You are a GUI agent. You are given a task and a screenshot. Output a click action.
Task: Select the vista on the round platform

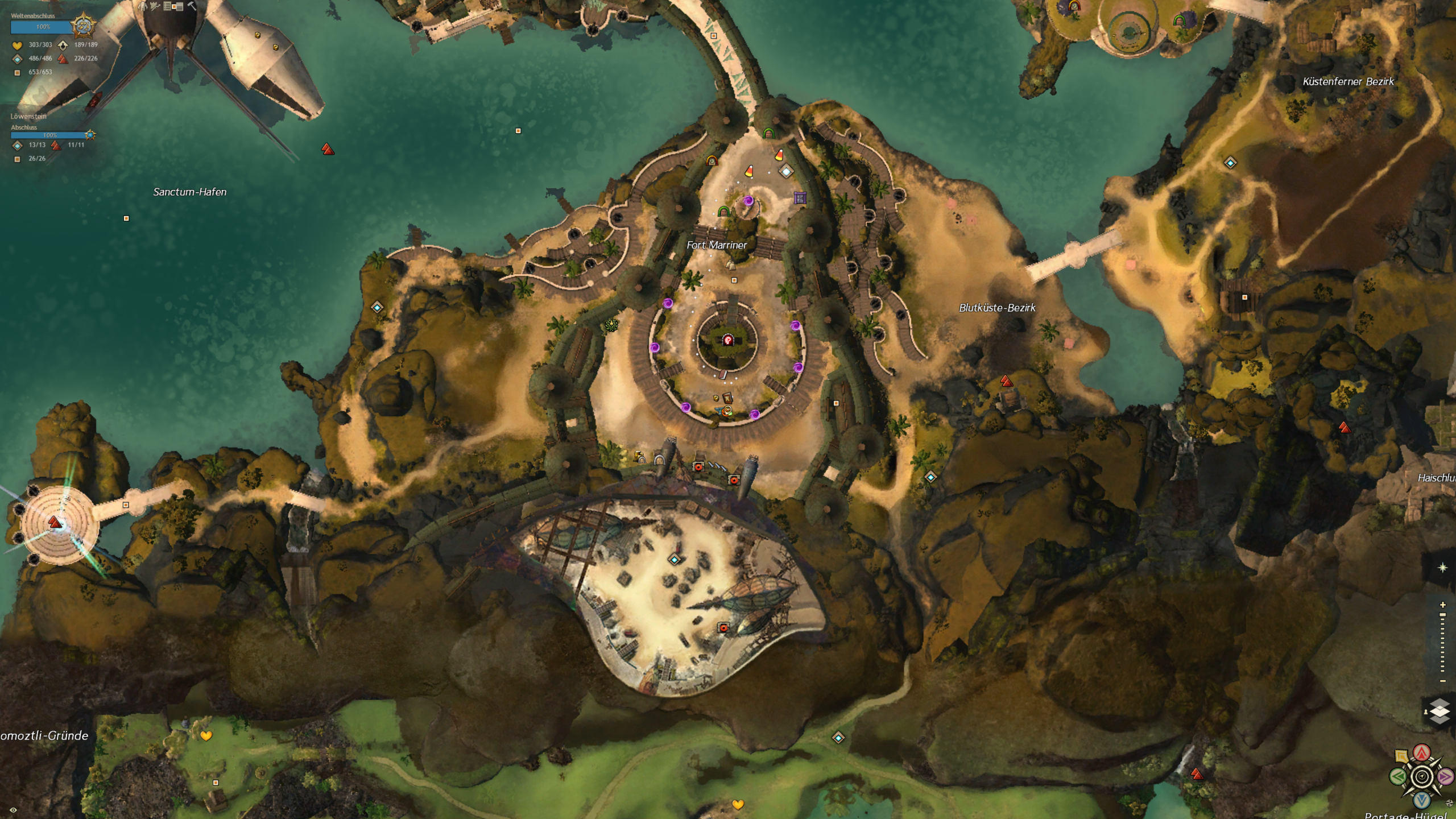pyautogui.click(x=55, y=522)
